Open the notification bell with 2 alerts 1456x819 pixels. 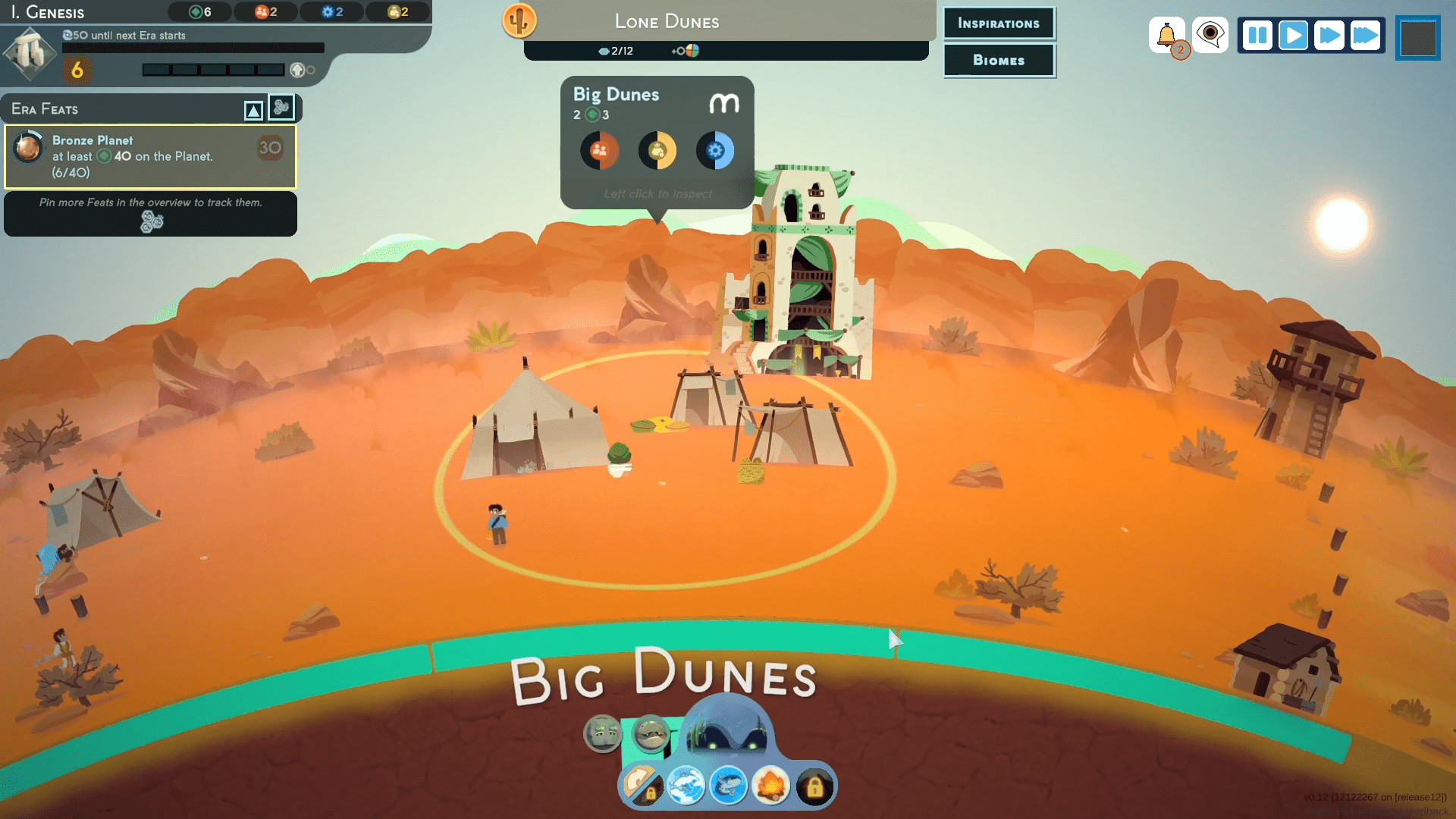[x=1168, y=33]
